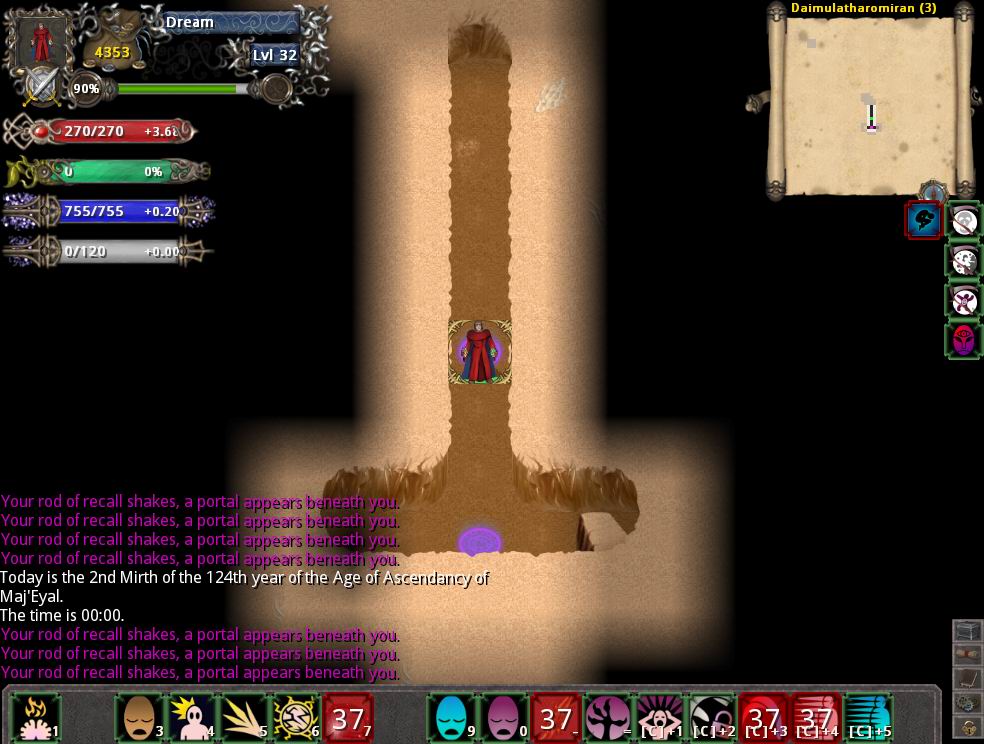Screen dimensions: 984x744
Task: Click the crossed swords and shield icon
Action: [x=42, y=87]
